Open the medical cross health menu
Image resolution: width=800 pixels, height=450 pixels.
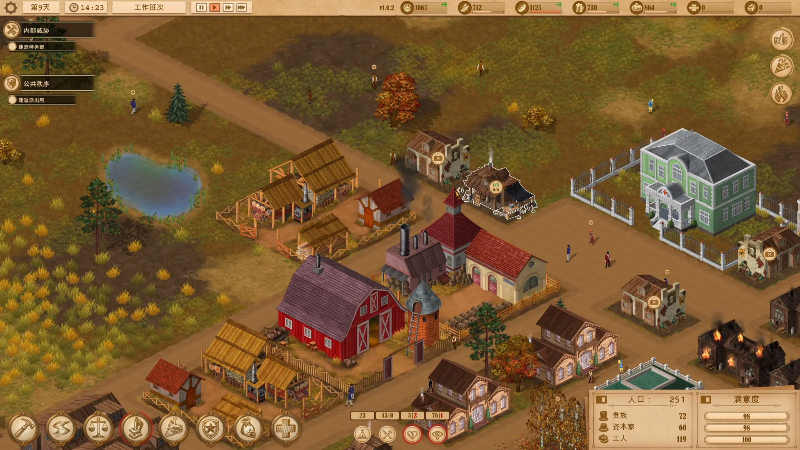[x=286, y=428]
